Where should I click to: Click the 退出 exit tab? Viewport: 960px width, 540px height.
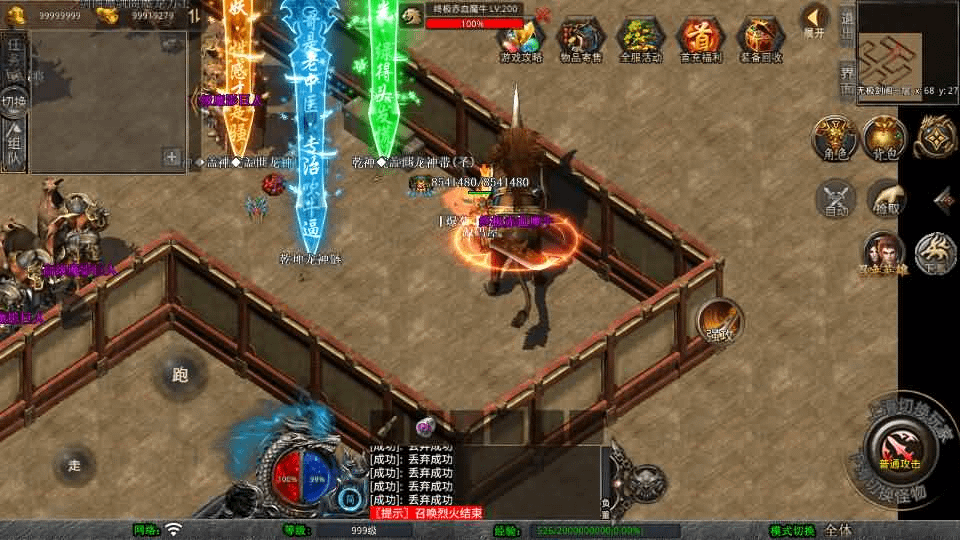point(847,26)
